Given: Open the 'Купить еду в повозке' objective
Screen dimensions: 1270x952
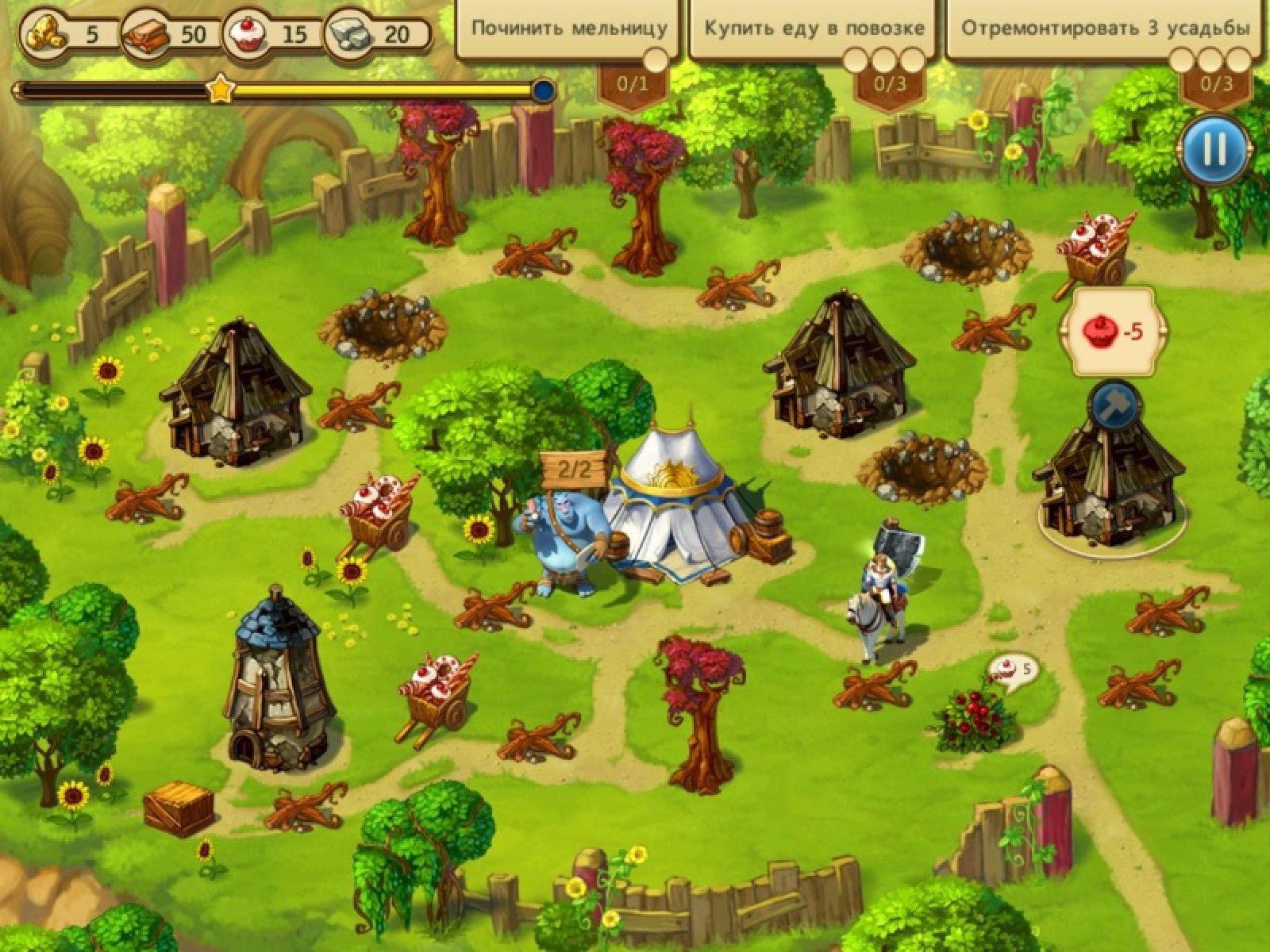Looking at the screenshot, I should coord(814,29).
